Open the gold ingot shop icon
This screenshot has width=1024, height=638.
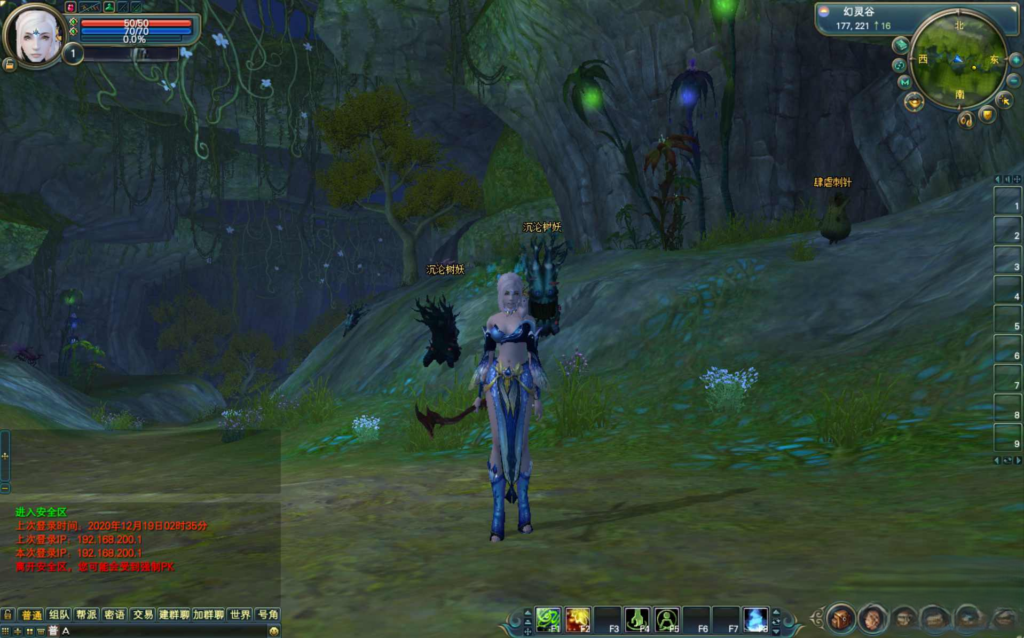(913, 101)
